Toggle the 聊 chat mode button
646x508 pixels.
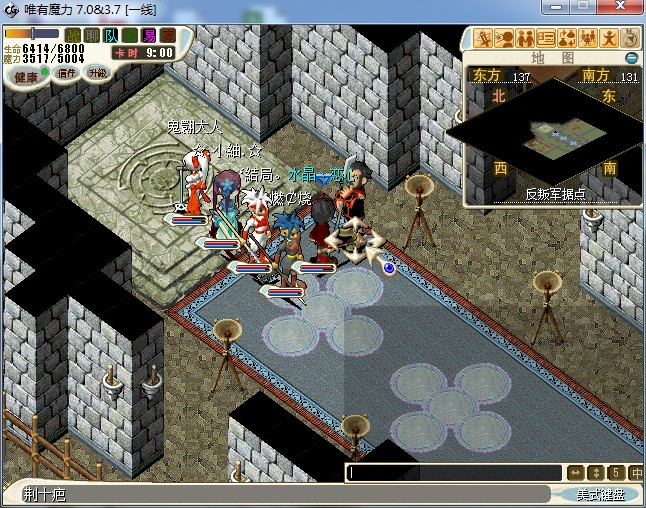click(91, 36)
